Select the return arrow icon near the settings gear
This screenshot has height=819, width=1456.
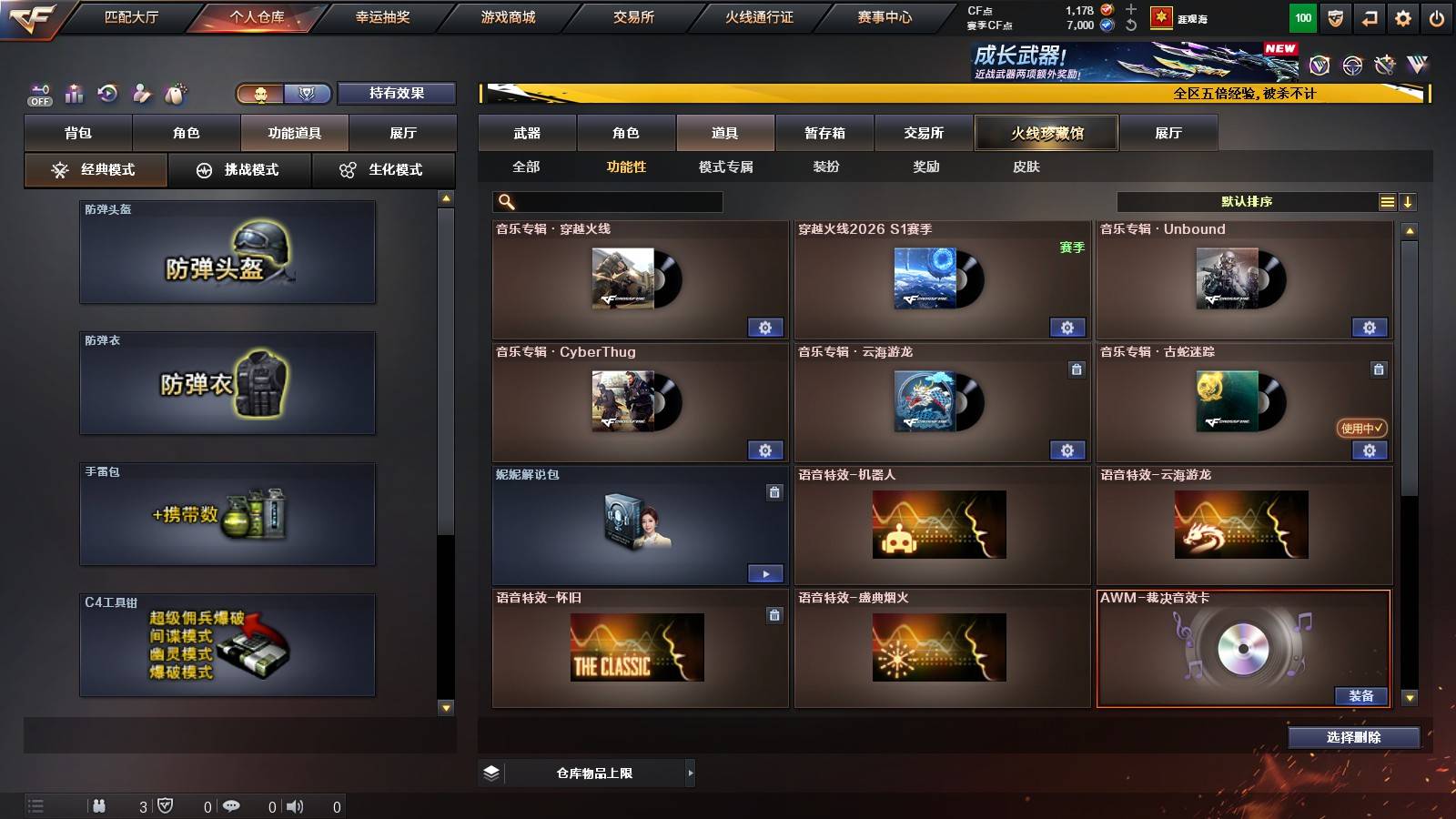coord(1368,17)
